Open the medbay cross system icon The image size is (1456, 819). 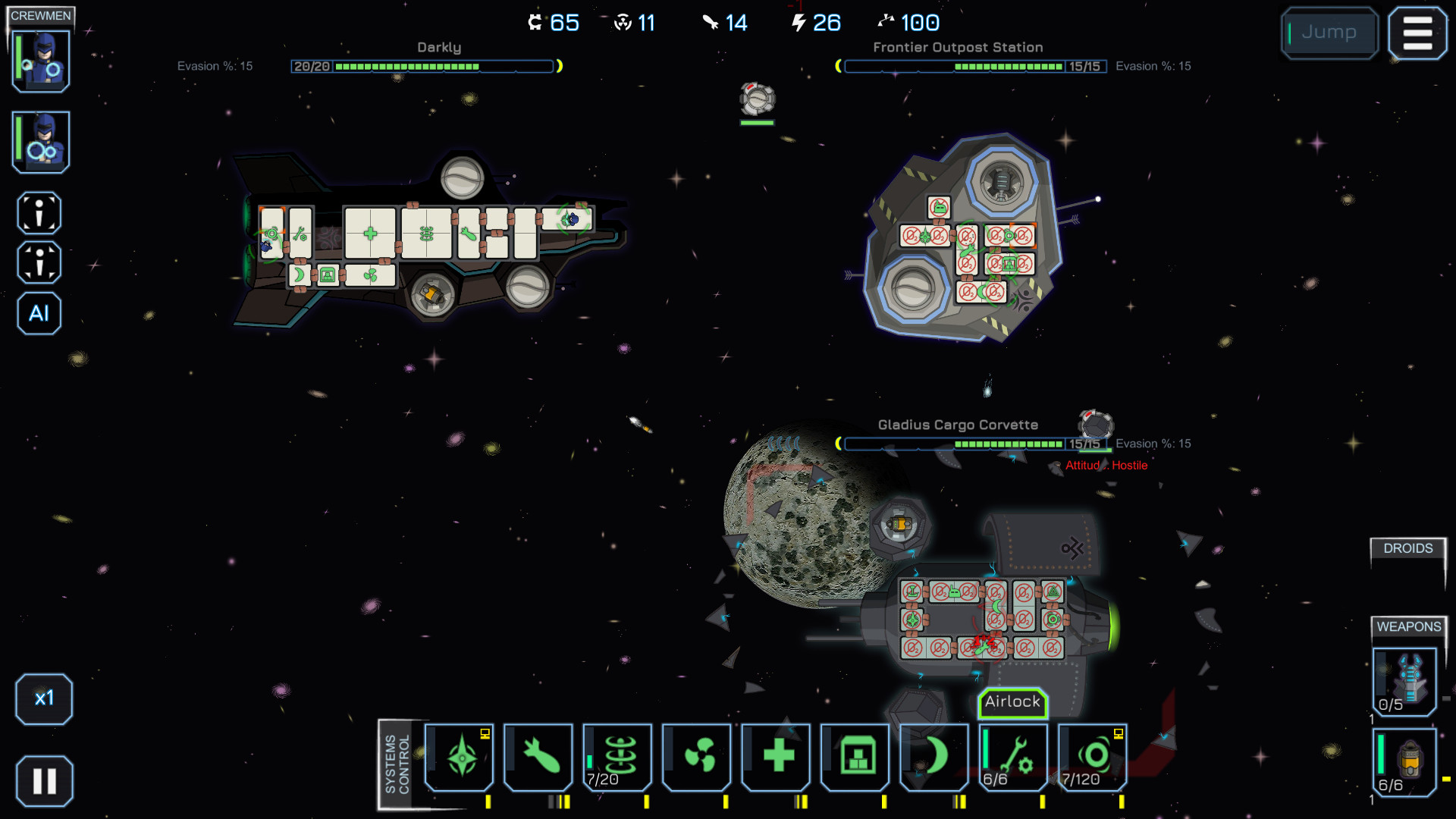(776, 756)
